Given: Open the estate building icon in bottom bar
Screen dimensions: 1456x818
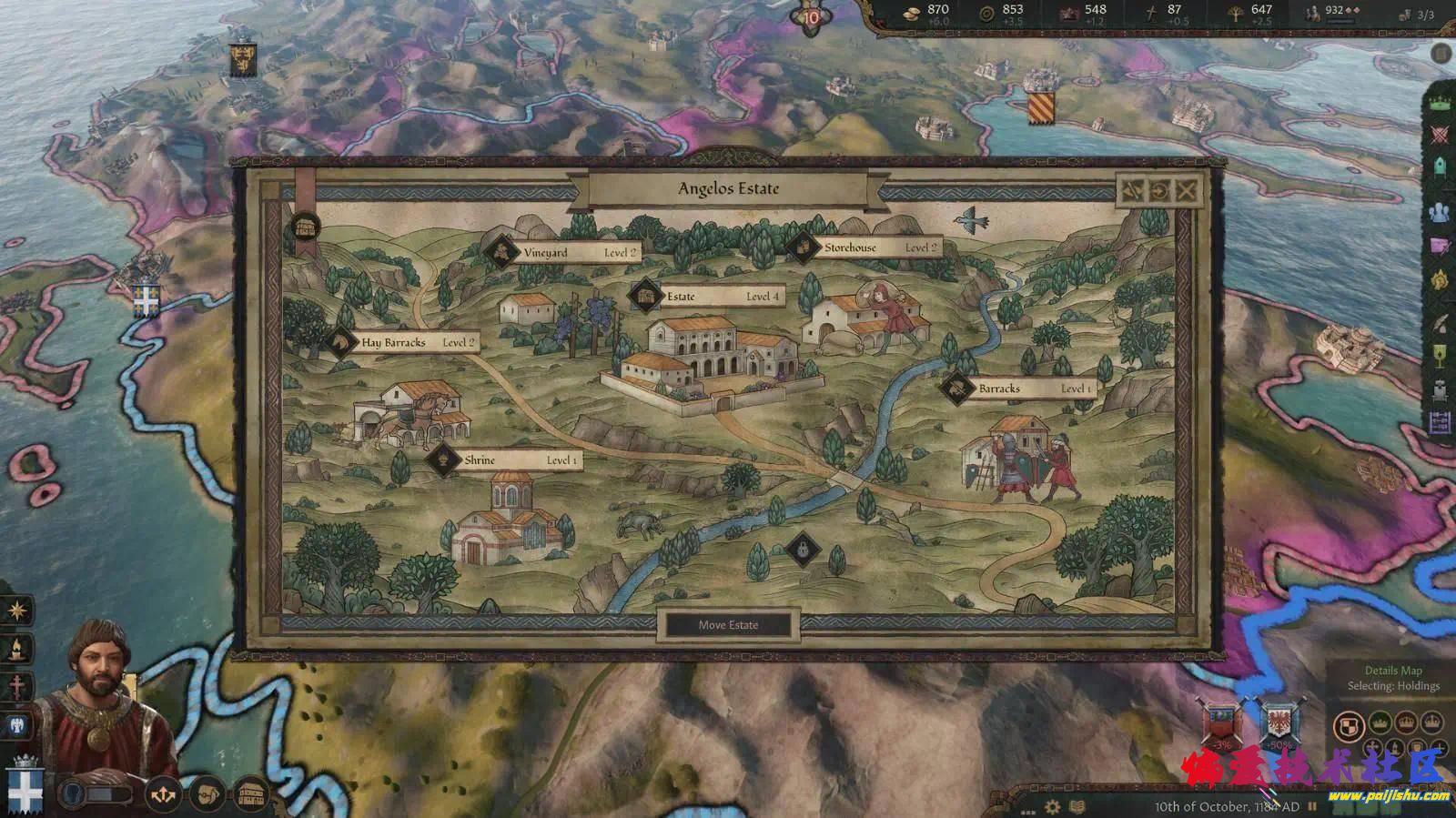Looking at the screenshot, I should (x=252, y=795).
